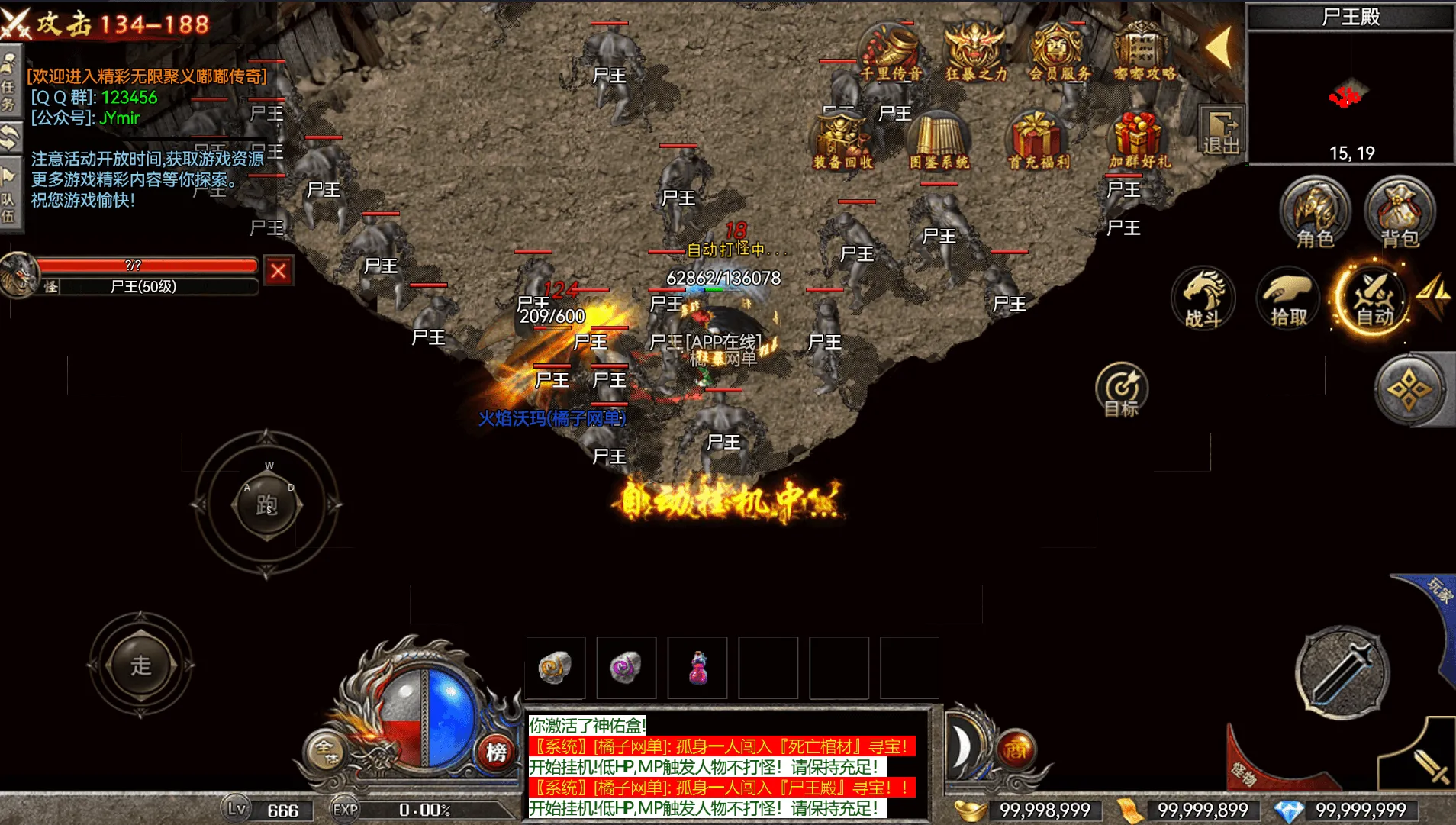The image size is (1456, 825).
Task: Use the pink potion hotbar slot
Action: pos(697,669)
